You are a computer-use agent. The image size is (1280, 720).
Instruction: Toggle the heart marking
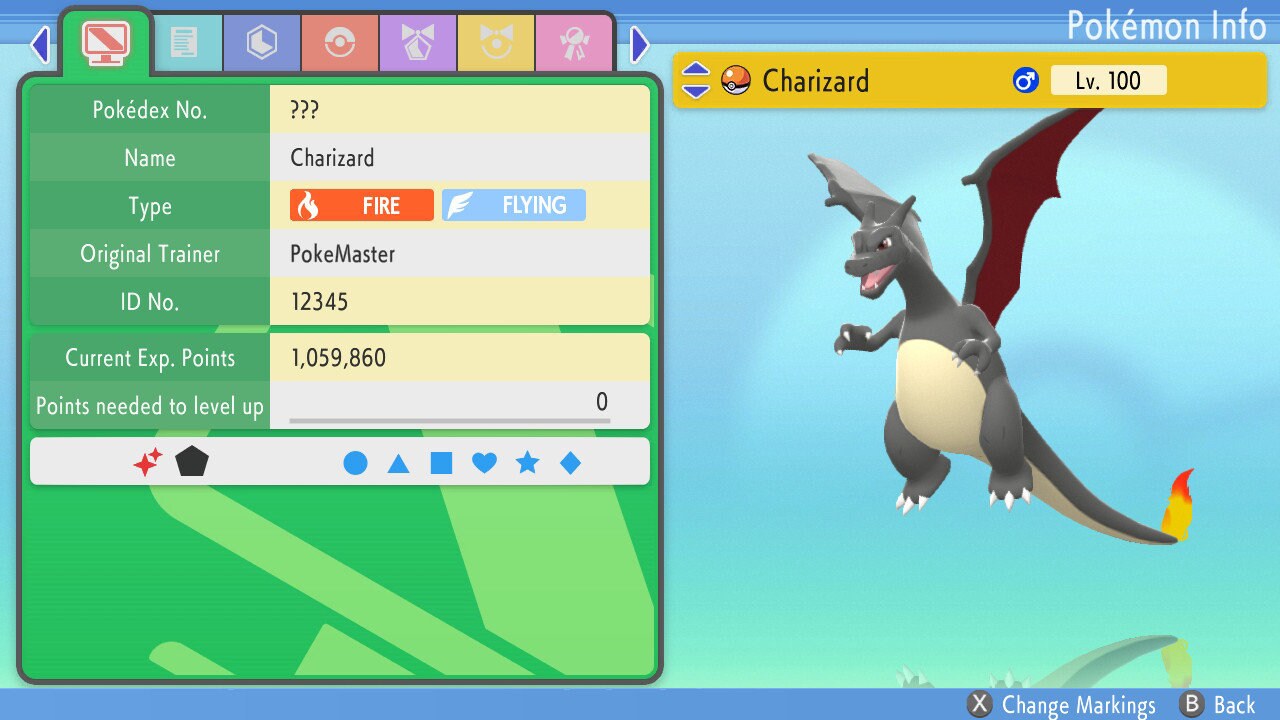484,463
